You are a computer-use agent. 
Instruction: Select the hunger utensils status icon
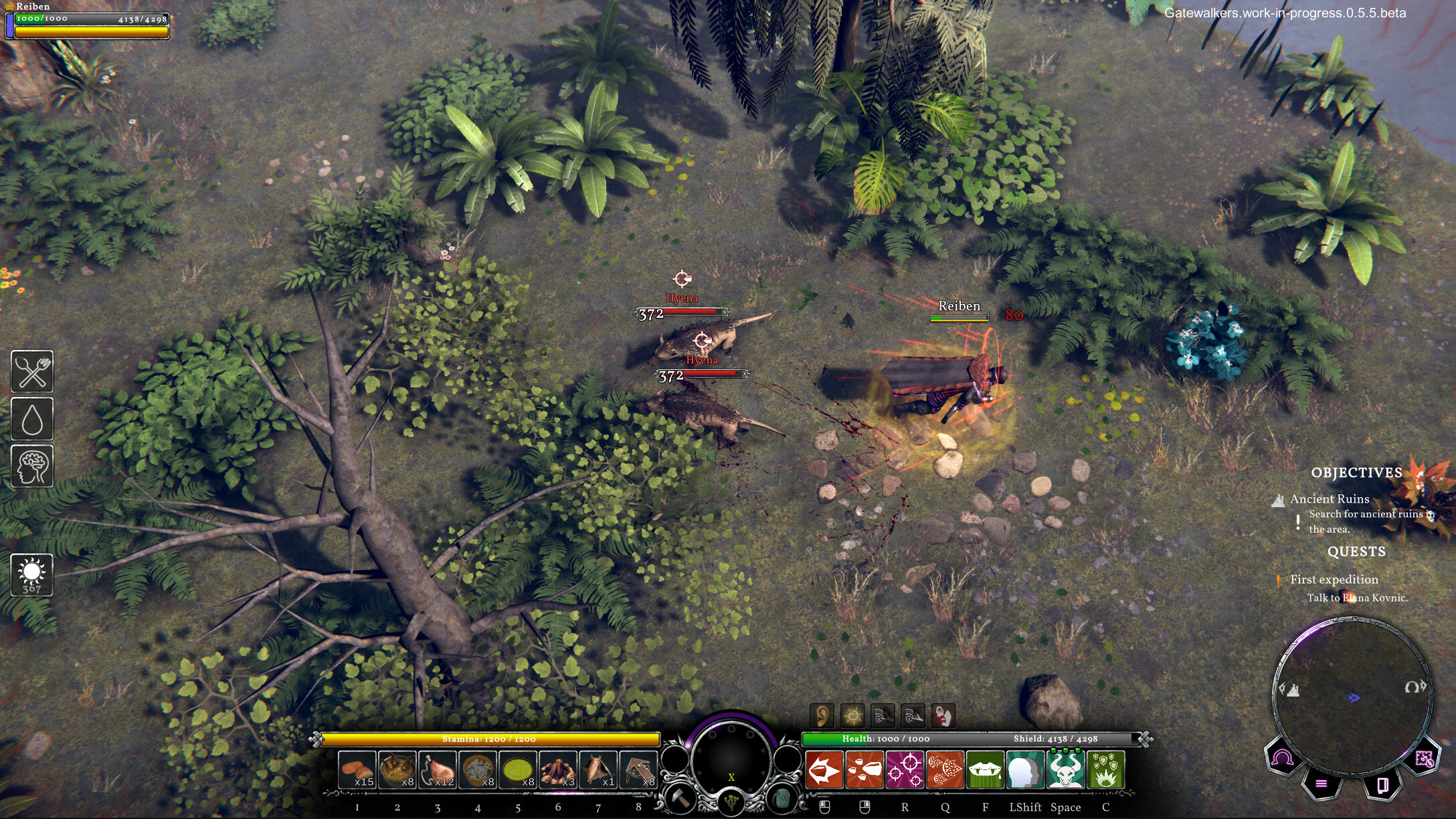[31, 373]
